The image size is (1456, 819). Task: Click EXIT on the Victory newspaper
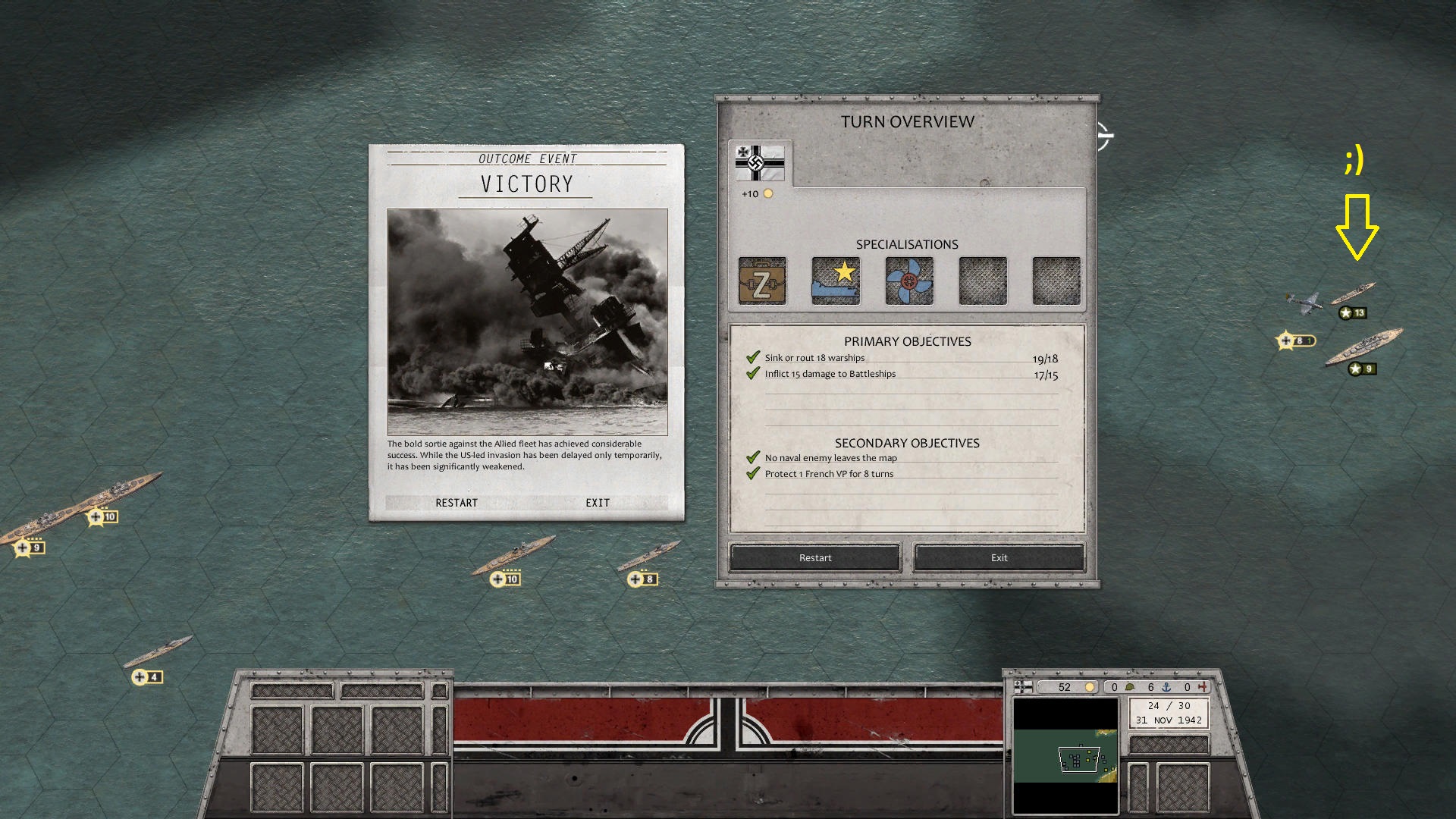click(x=597, y=502)
